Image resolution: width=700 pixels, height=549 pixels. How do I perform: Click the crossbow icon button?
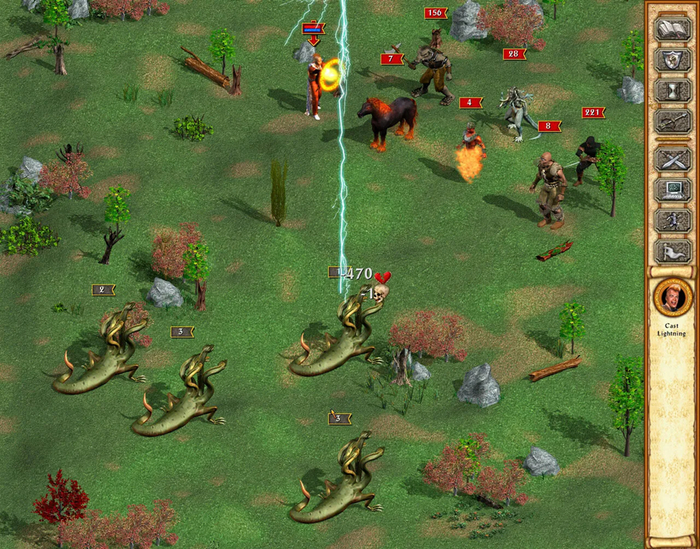coord(670,122)
